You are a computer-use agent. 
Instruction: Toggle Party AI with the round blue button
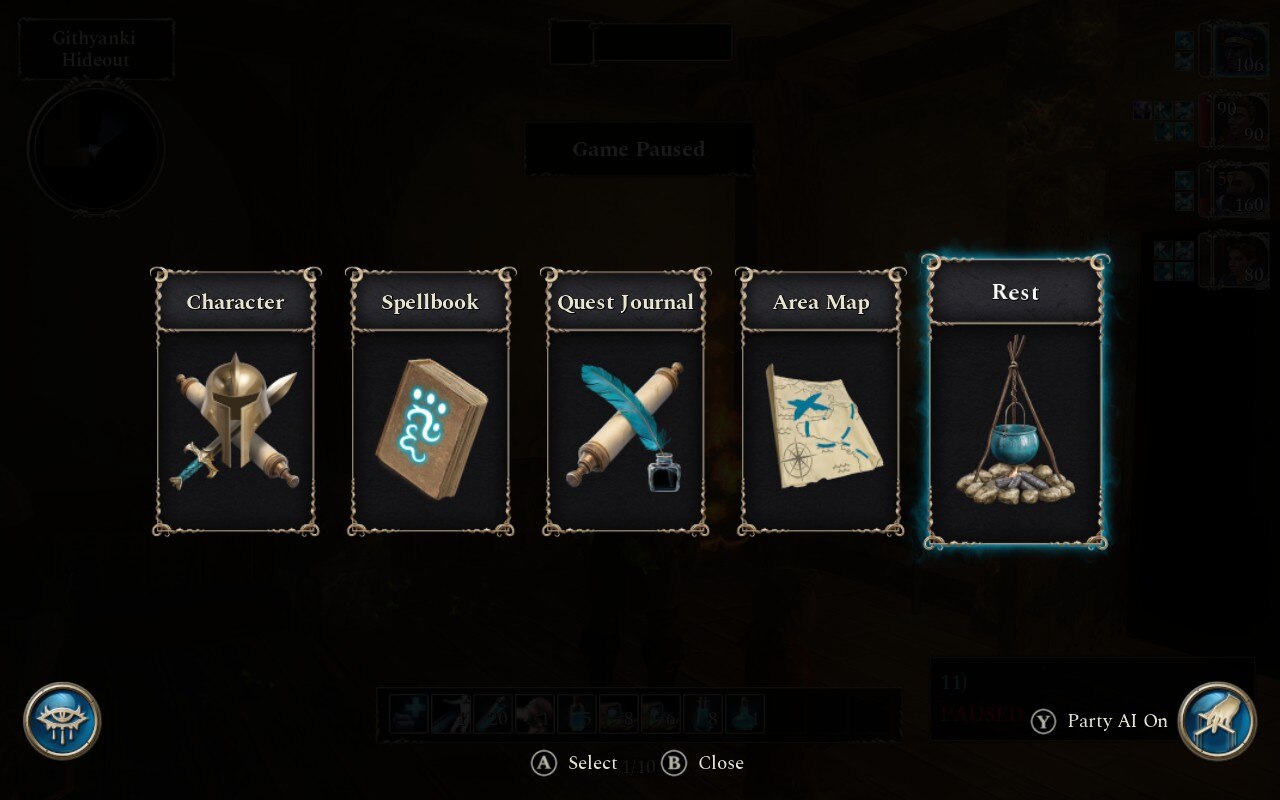tap(1217, 720)
